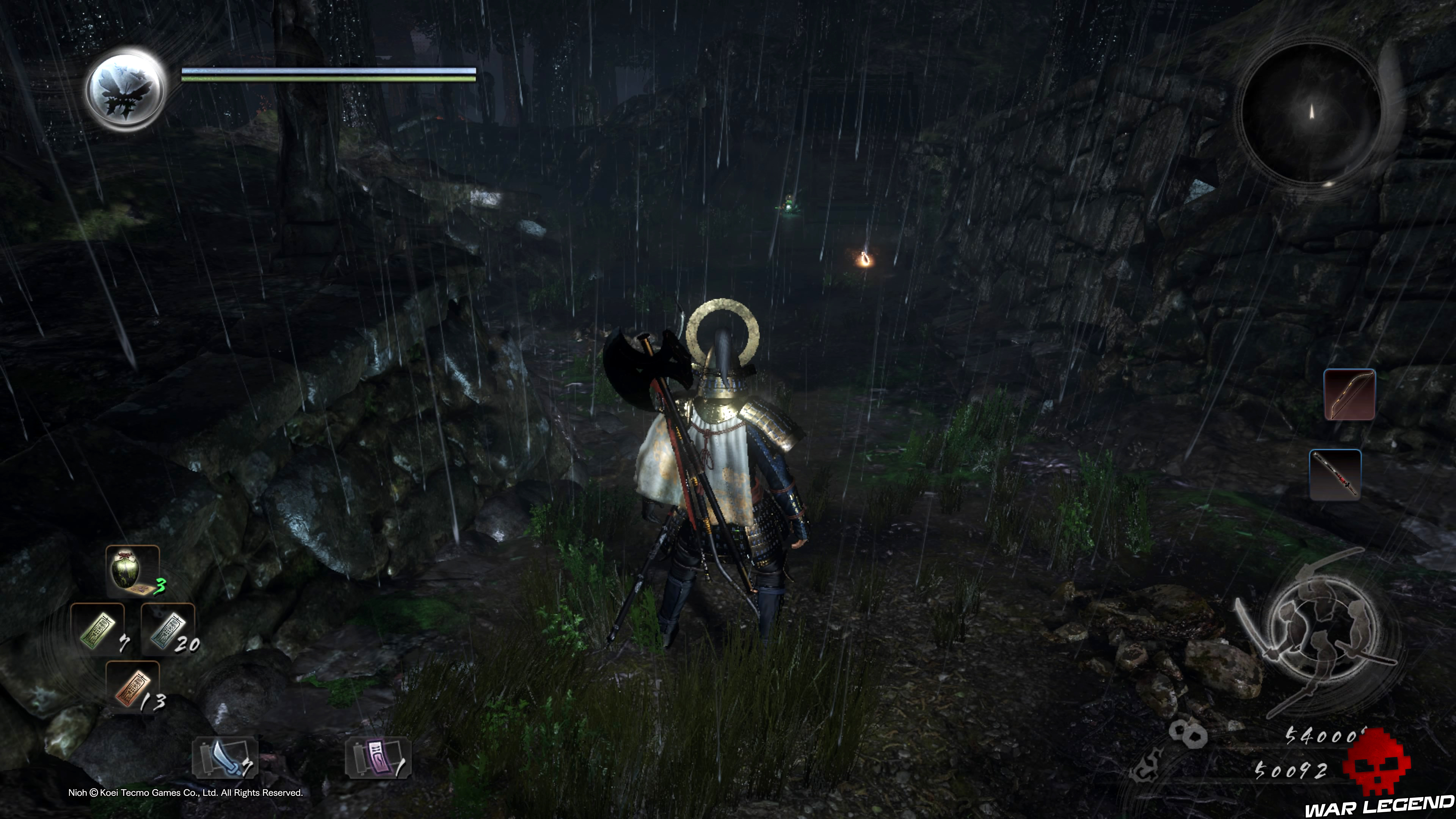
Task: Use the green talisman item
Action: [98, 629]
